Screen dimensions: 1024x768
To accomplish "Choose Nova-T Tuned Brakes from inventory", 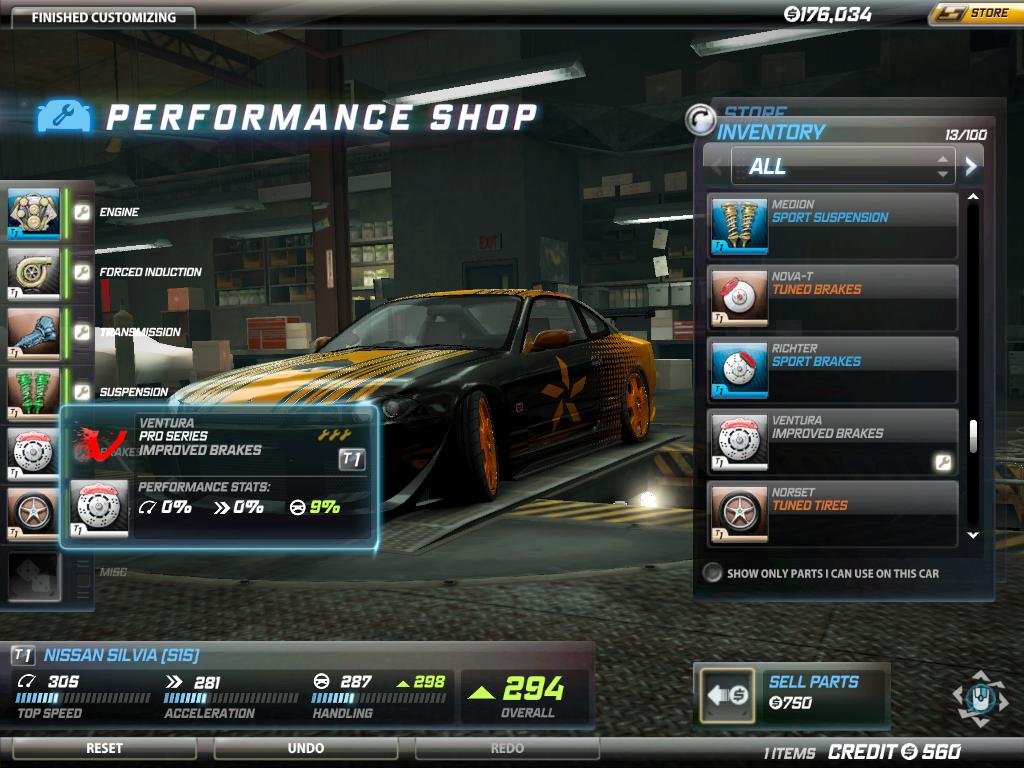I will (x=832, y=298).
